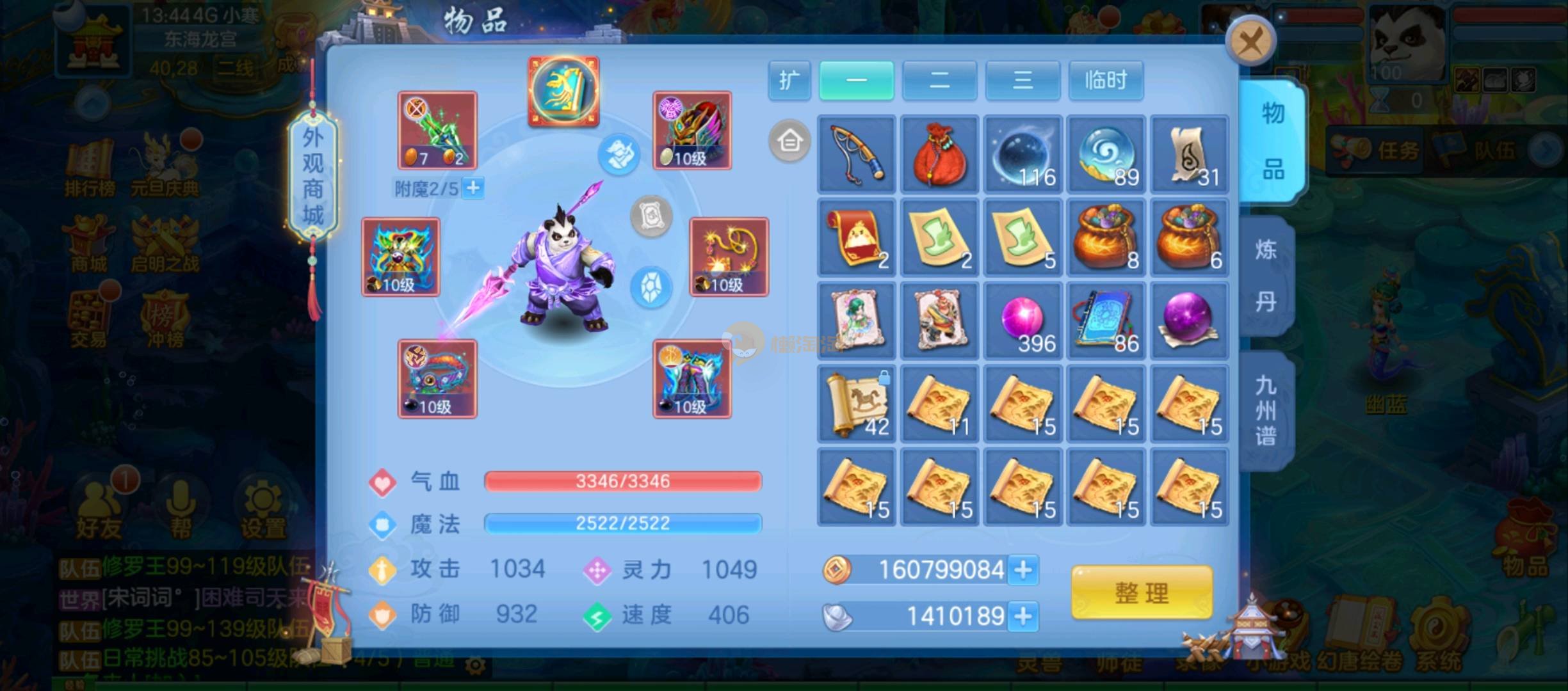Select the pink orb stack of 396

point(1023,321)
